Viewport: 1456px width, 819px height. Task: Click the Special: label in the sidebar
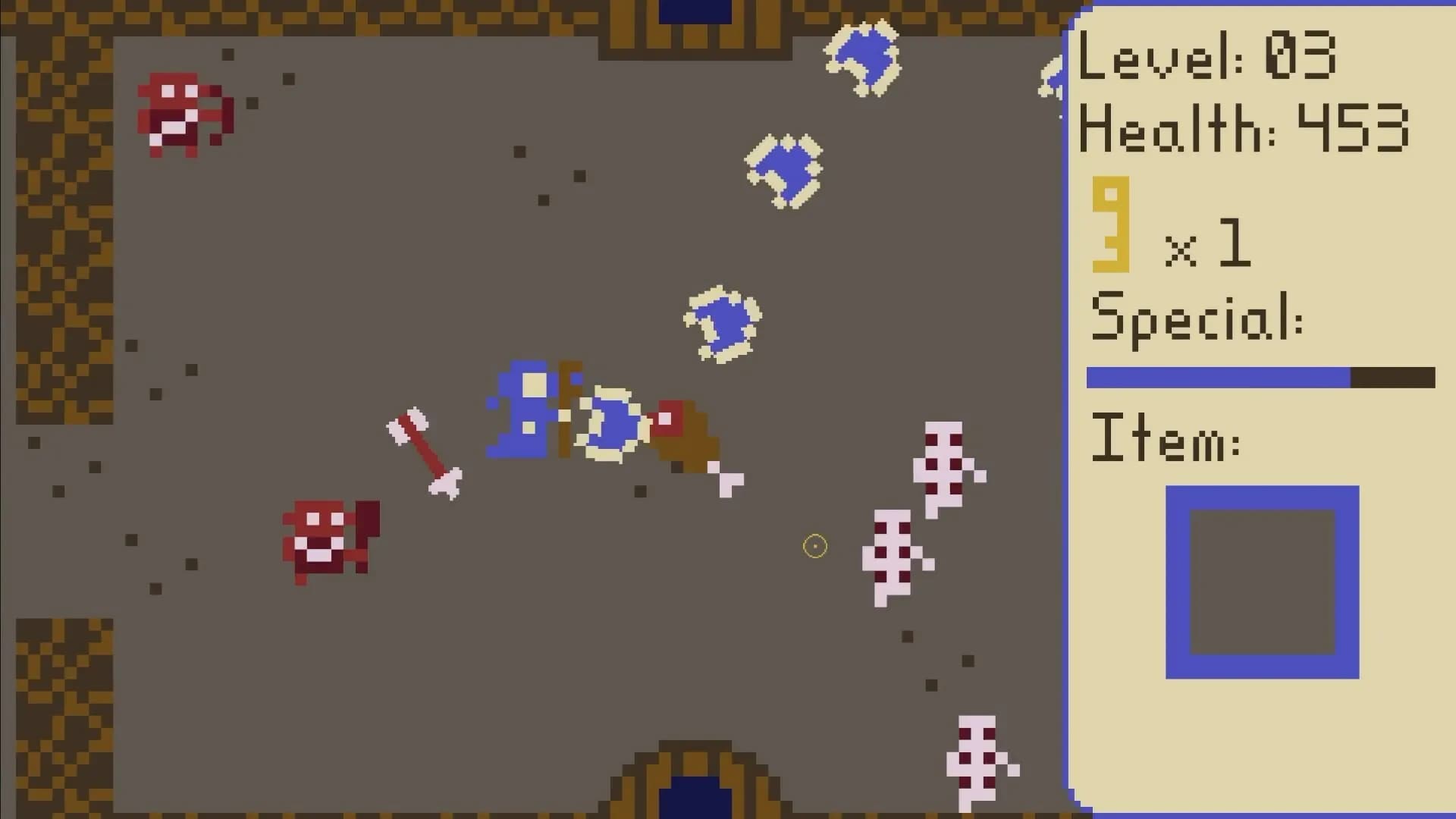(x=1198, y=318)
